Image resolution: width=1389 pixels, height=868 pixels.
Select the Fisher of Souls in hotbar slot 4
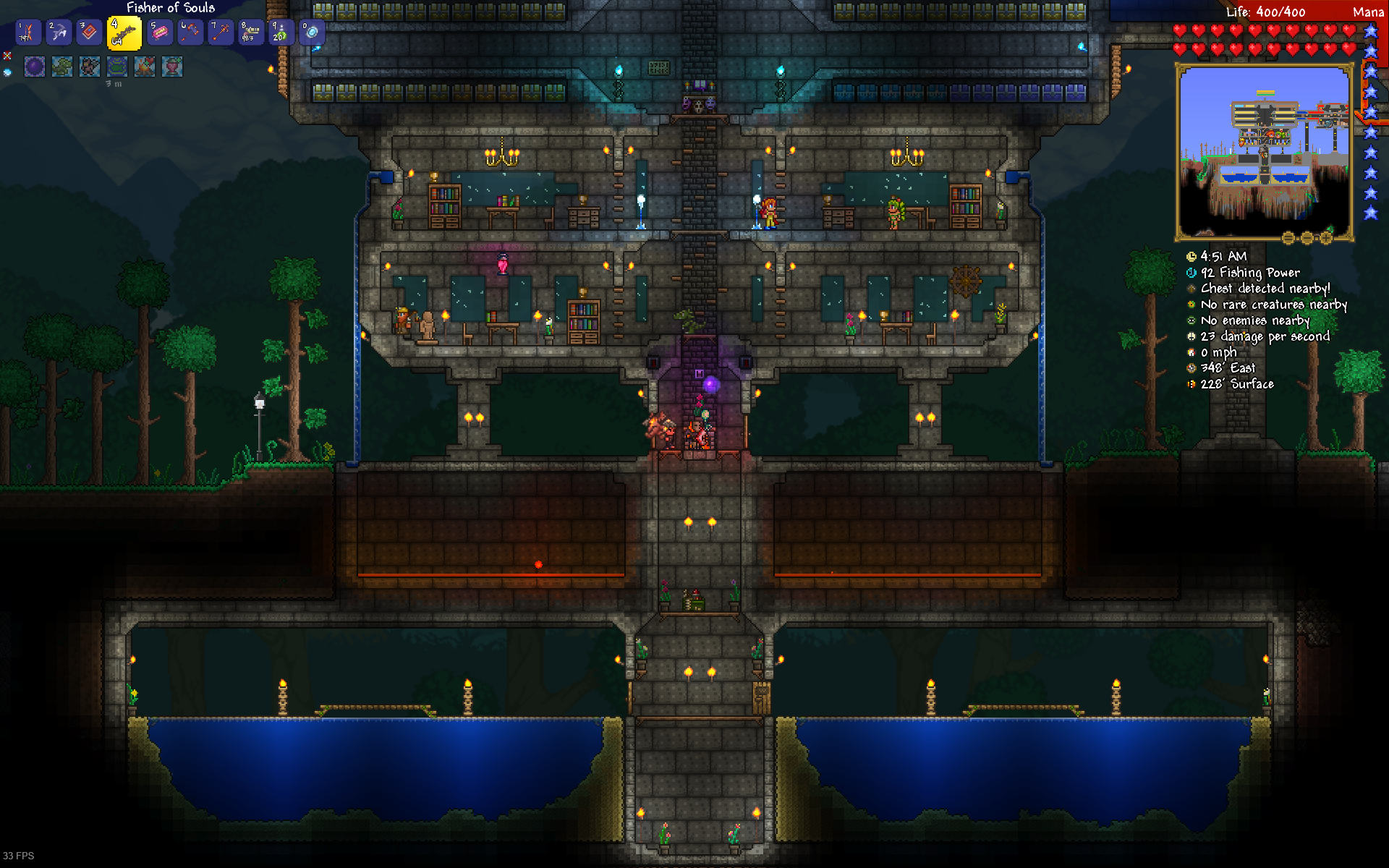click(x=124, y=32)
